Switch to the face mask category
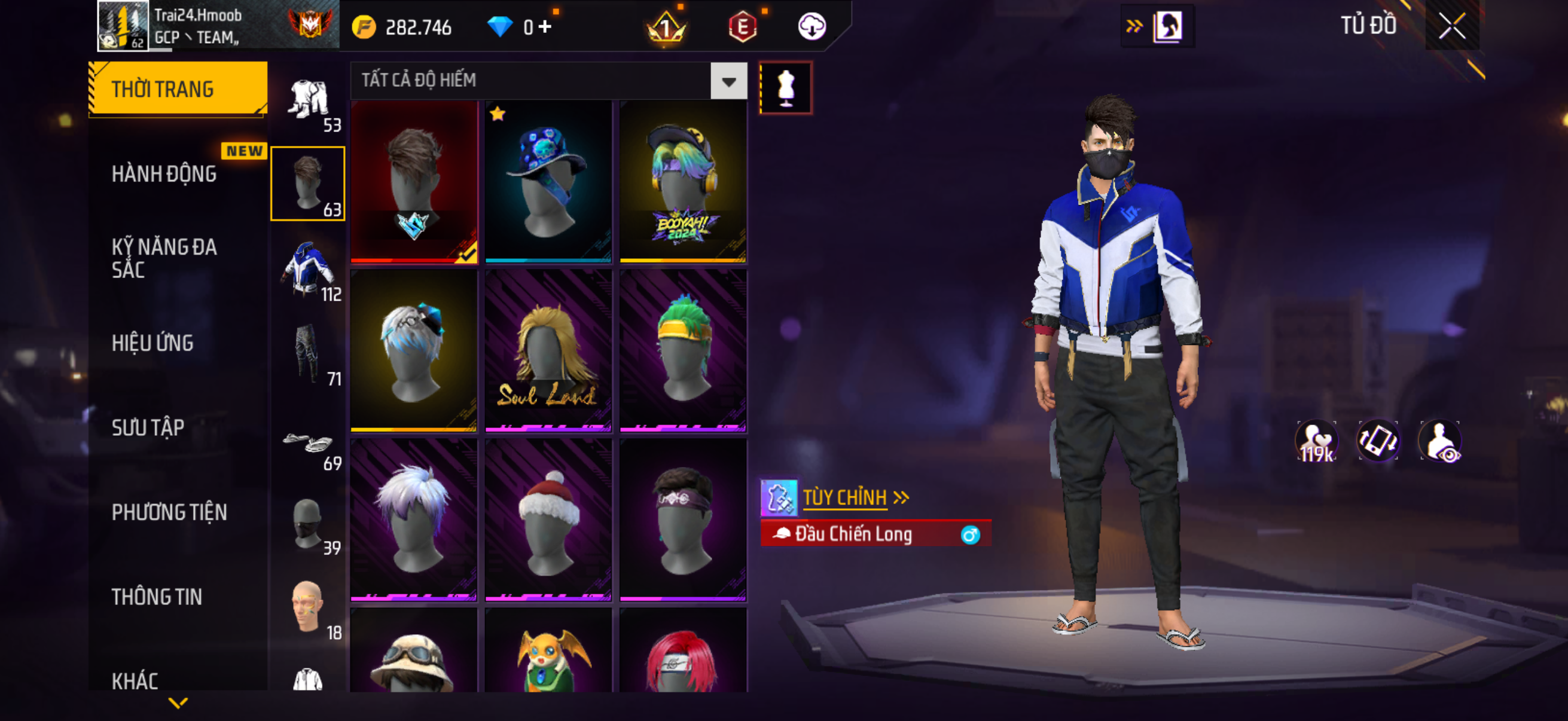The image size is (1568, 721). (308, 523)
